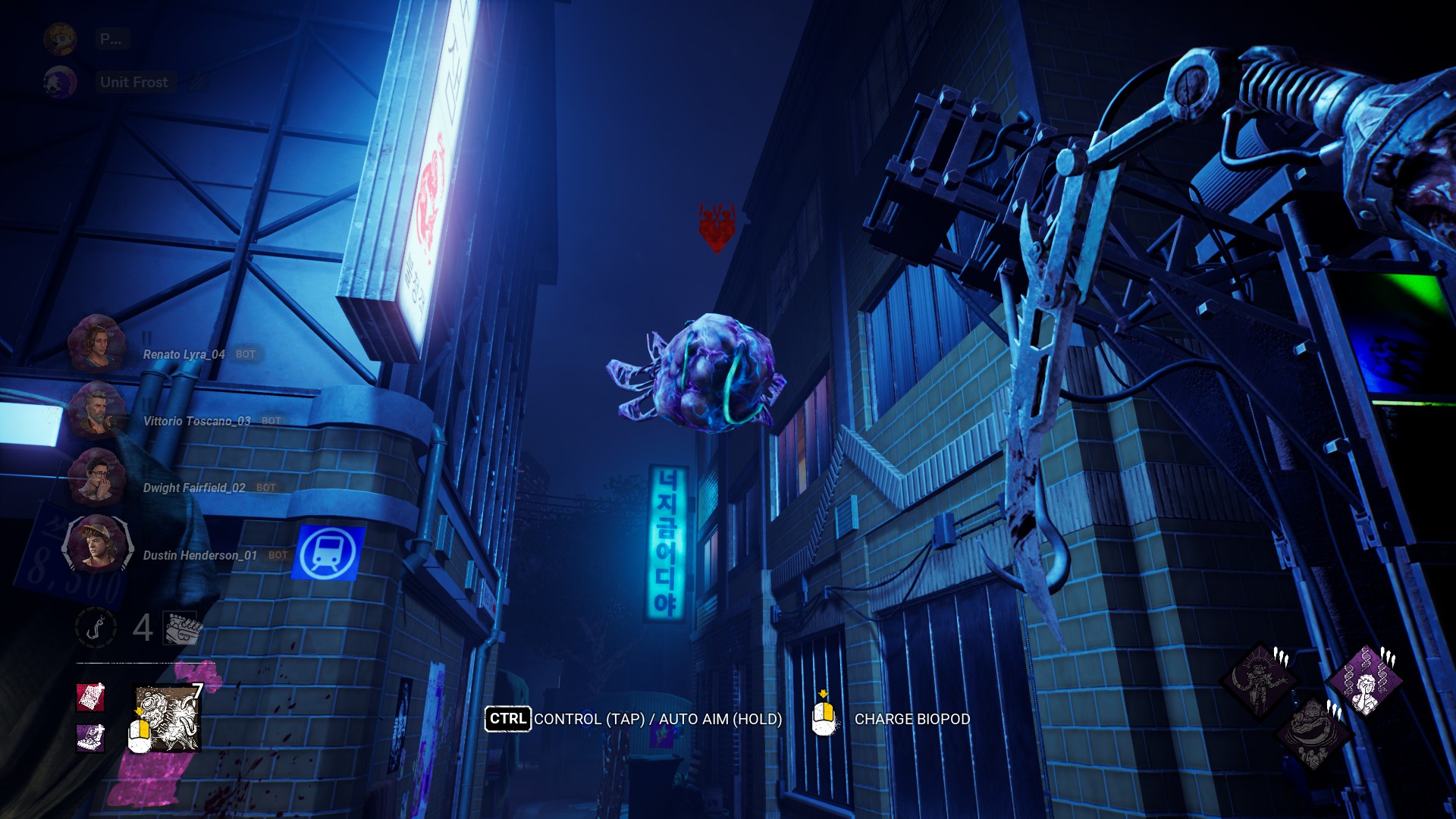
Task: Click Dwight Fairfield's survivor portrait
Action: click(x=96, y=478)
